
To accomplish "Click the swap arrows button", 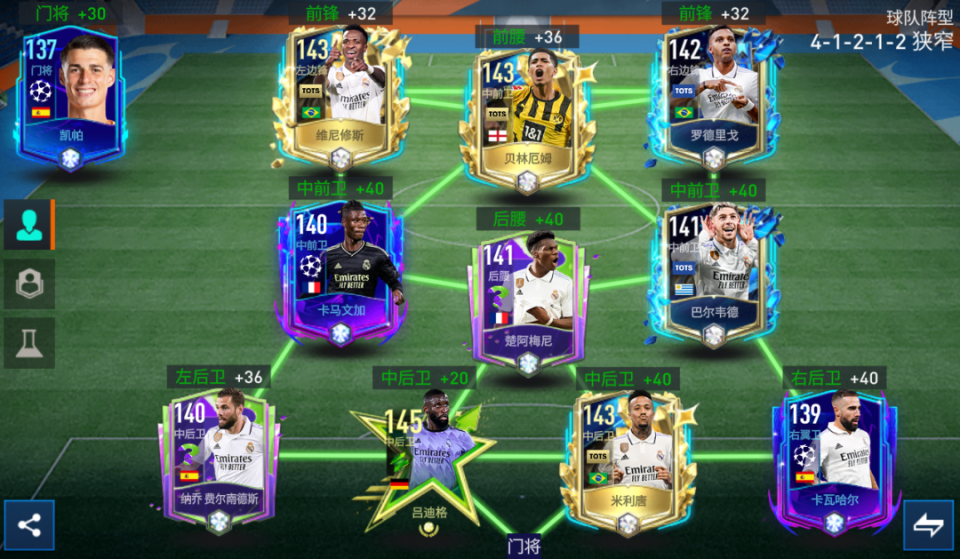I will [929, 525].
